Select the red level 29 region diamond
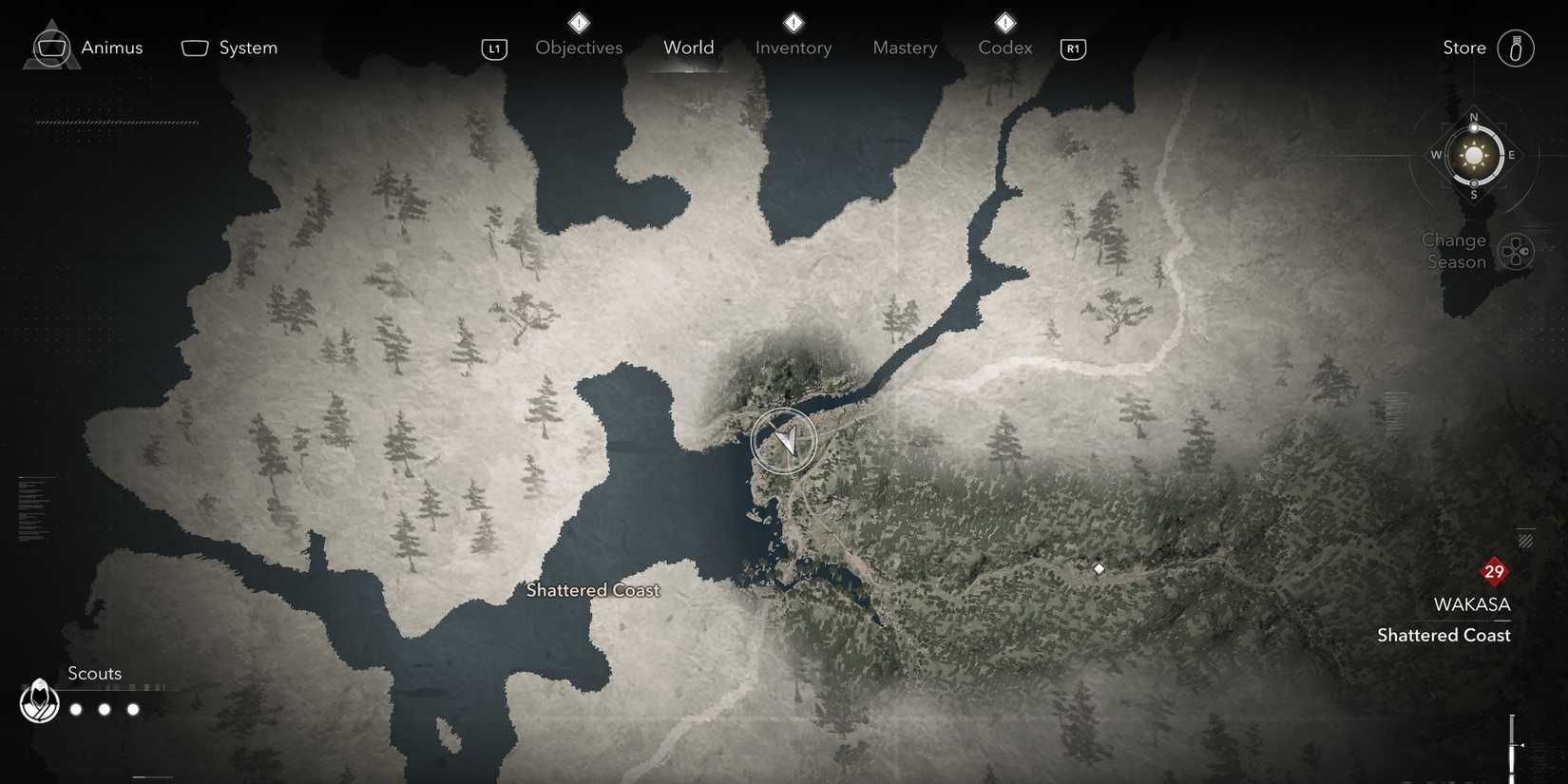This screenshot has width=1568, height=784. point(1493,571)
